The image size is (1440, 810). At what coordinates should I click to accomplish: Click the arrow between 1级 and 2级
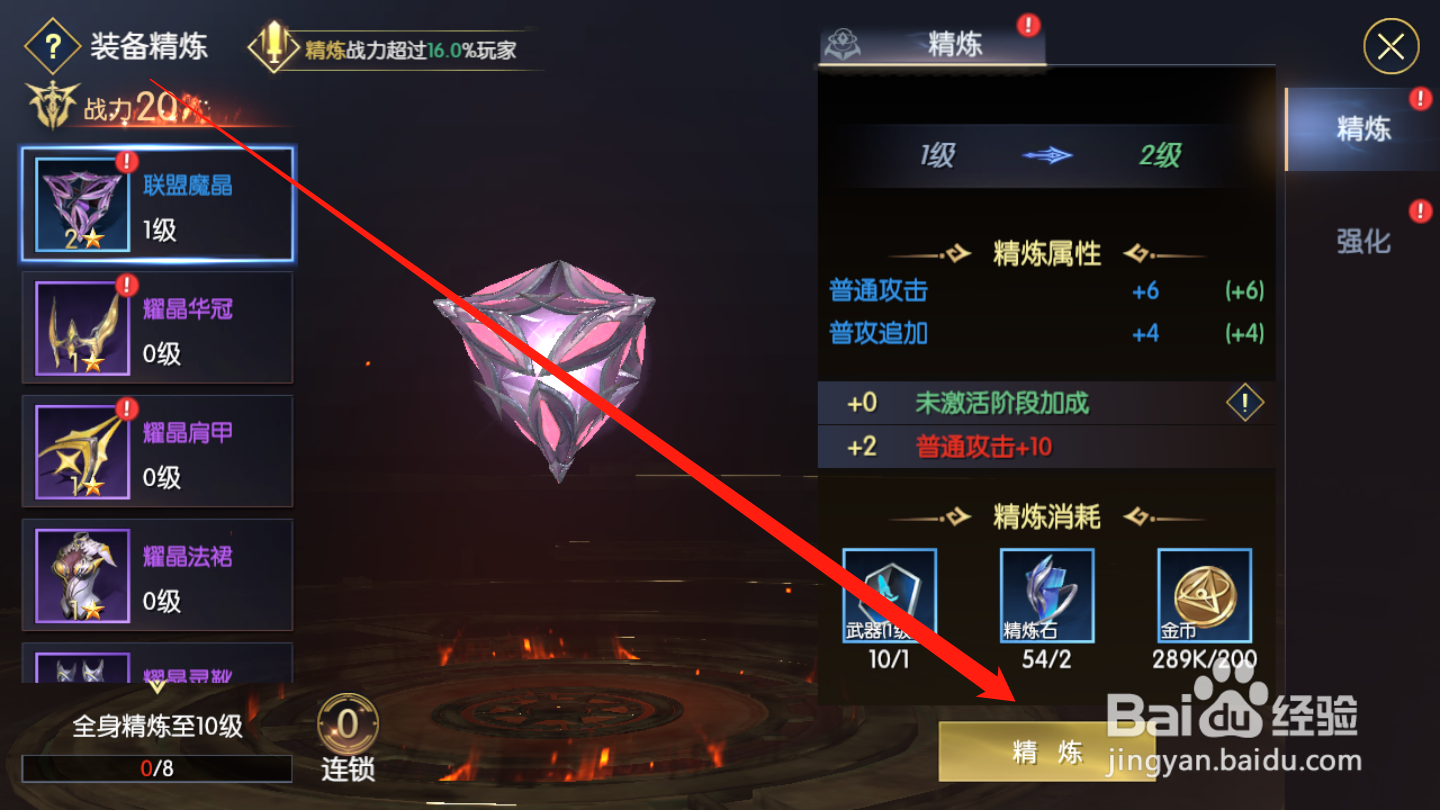pos(1049,156)
